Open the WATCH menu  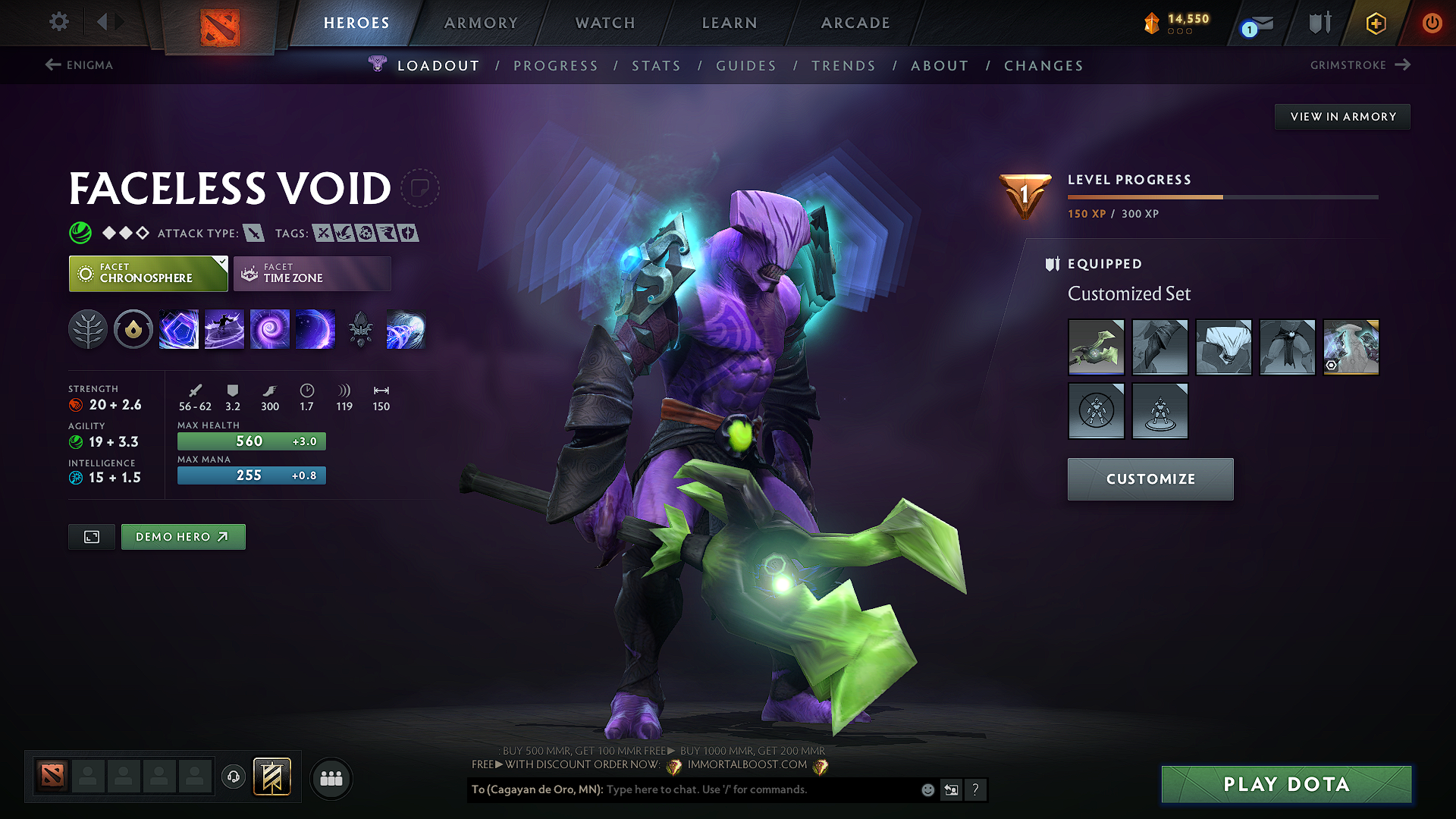tap(604, 23)
